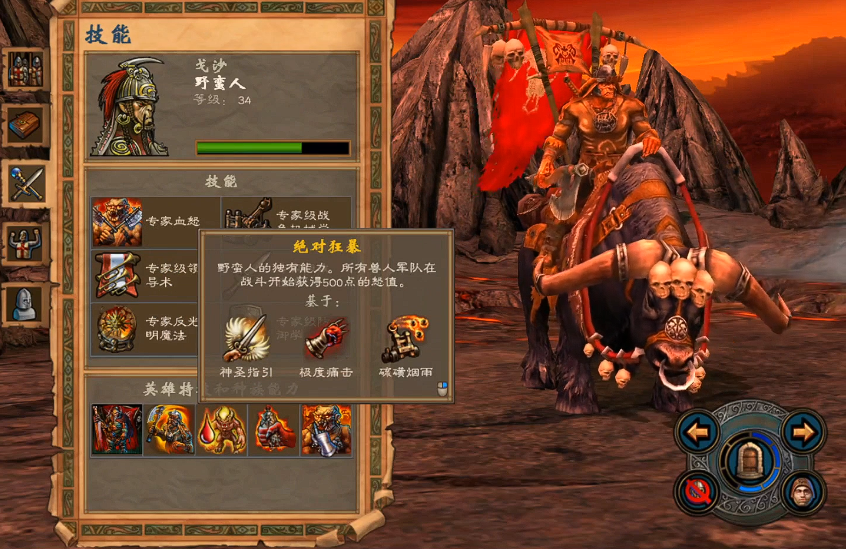Open the army troops tab
The image size is (846, 549).
click(26, 70)
